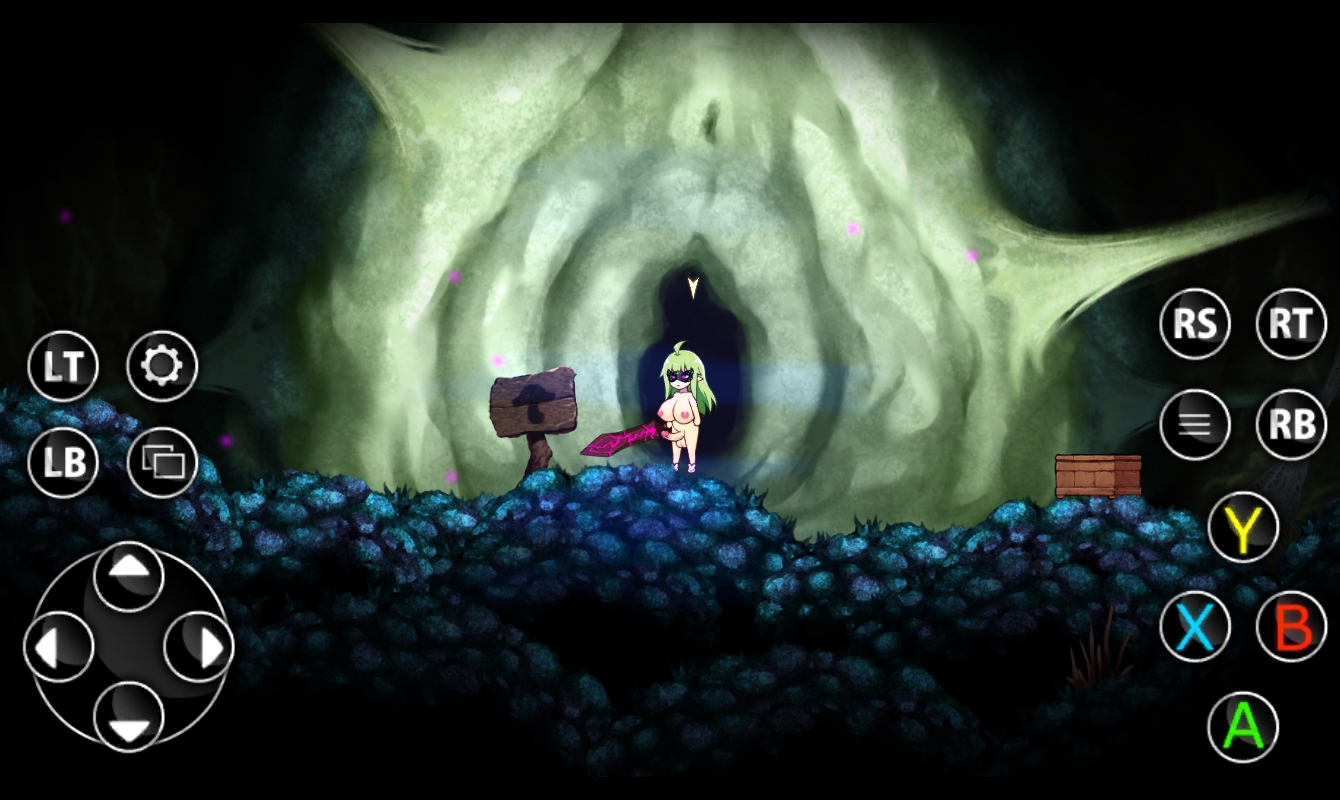Screen dimensions: 1340x800
Task: Tap the RB bumper button
Action: click(x=1290, y=423)
